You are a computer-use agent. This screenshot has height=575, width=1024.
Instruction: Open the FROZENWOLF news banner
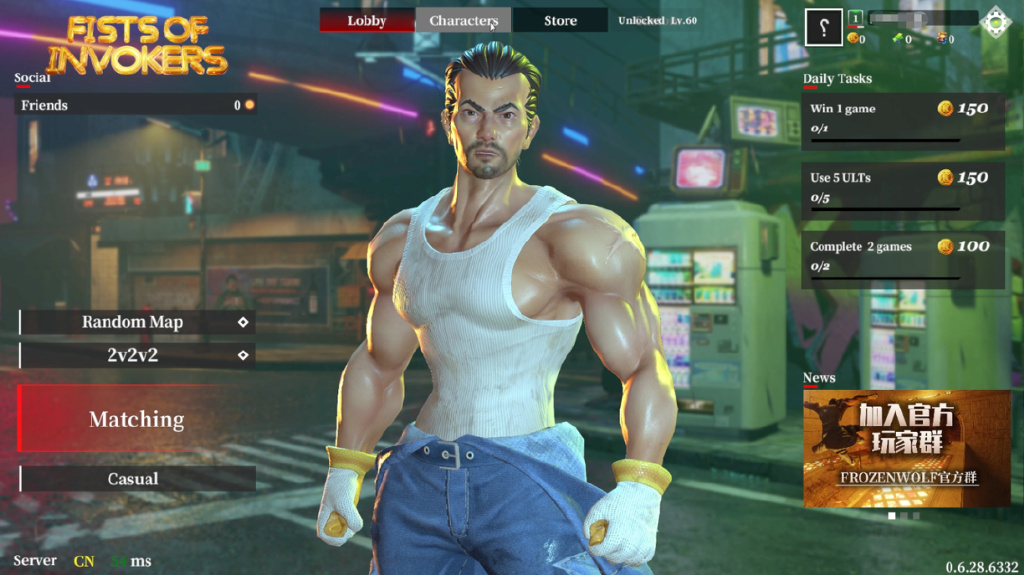coord(906,448)
